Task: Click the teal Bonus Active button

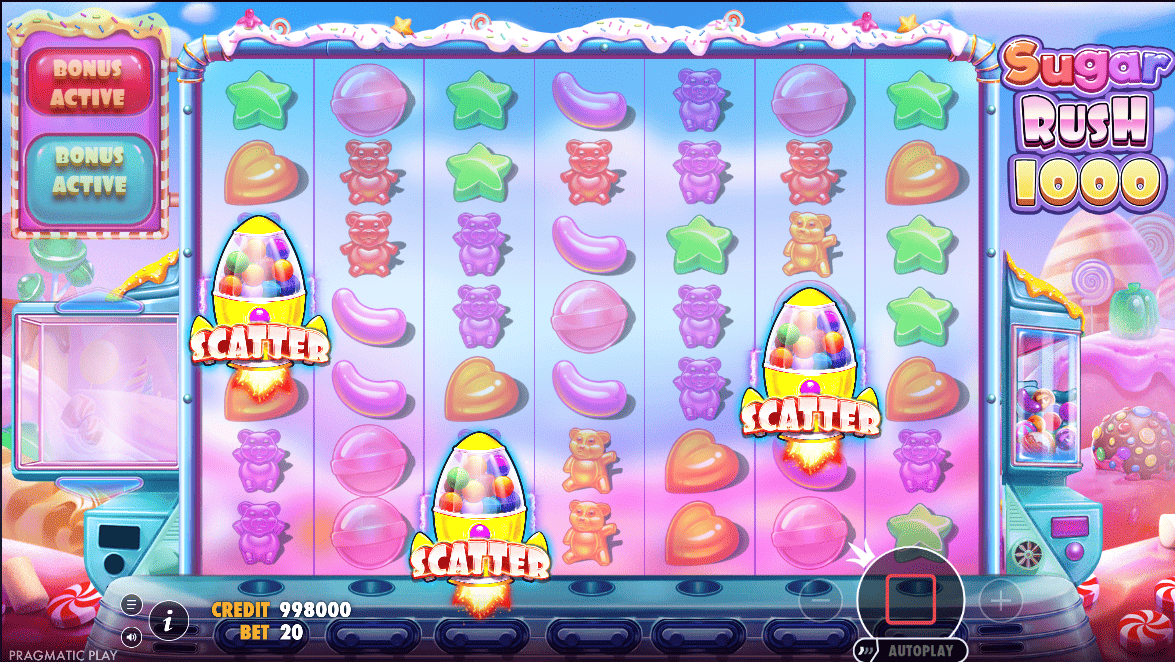Action: point(90,171)
